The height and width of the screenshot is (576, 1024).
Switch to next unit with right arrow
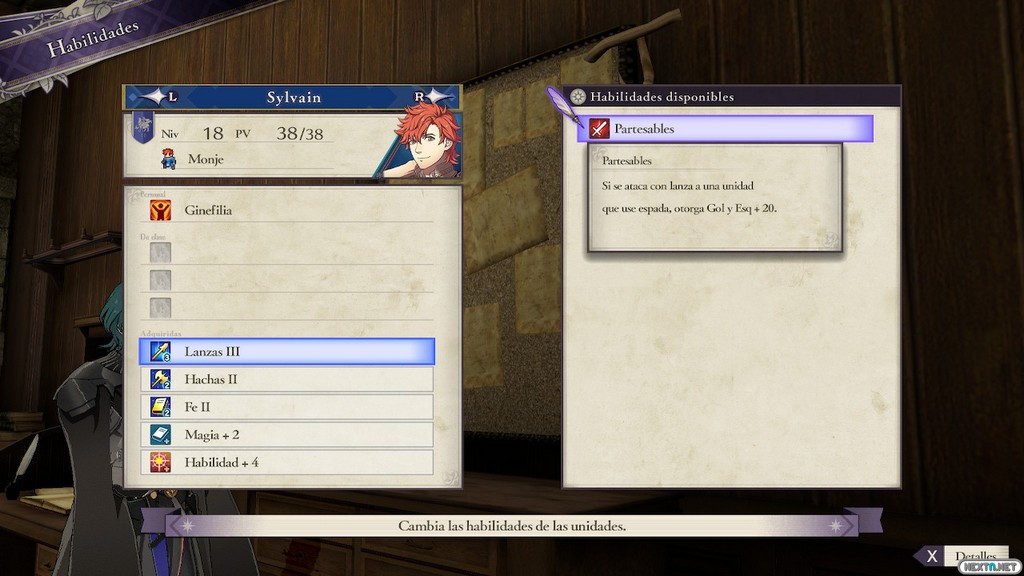(x=431, y=97)
